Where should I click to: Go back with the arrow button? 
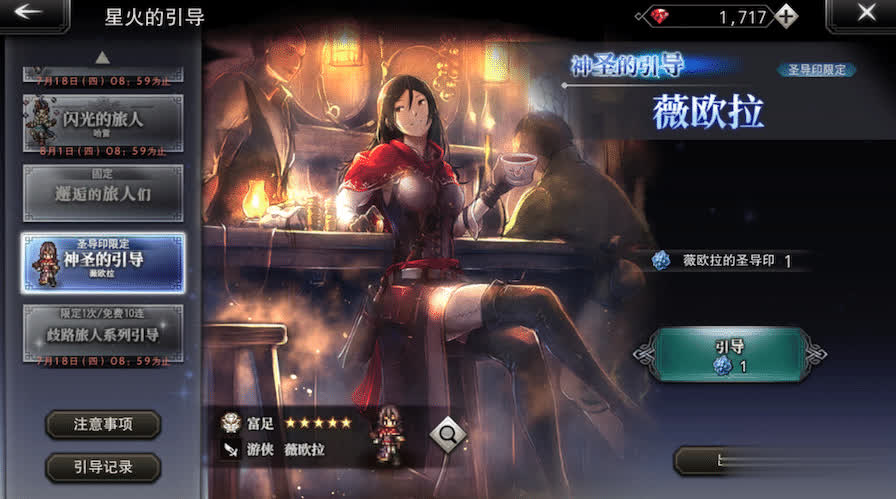(x=32, y=14)
